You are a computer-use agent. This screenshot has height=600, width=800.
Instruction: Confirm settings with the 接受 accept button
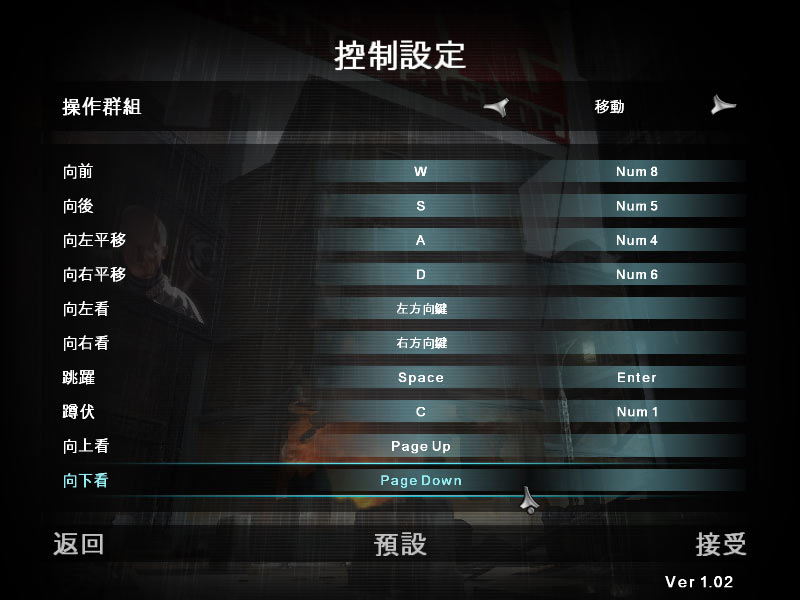pyautogui.click(x=721, y=544)
